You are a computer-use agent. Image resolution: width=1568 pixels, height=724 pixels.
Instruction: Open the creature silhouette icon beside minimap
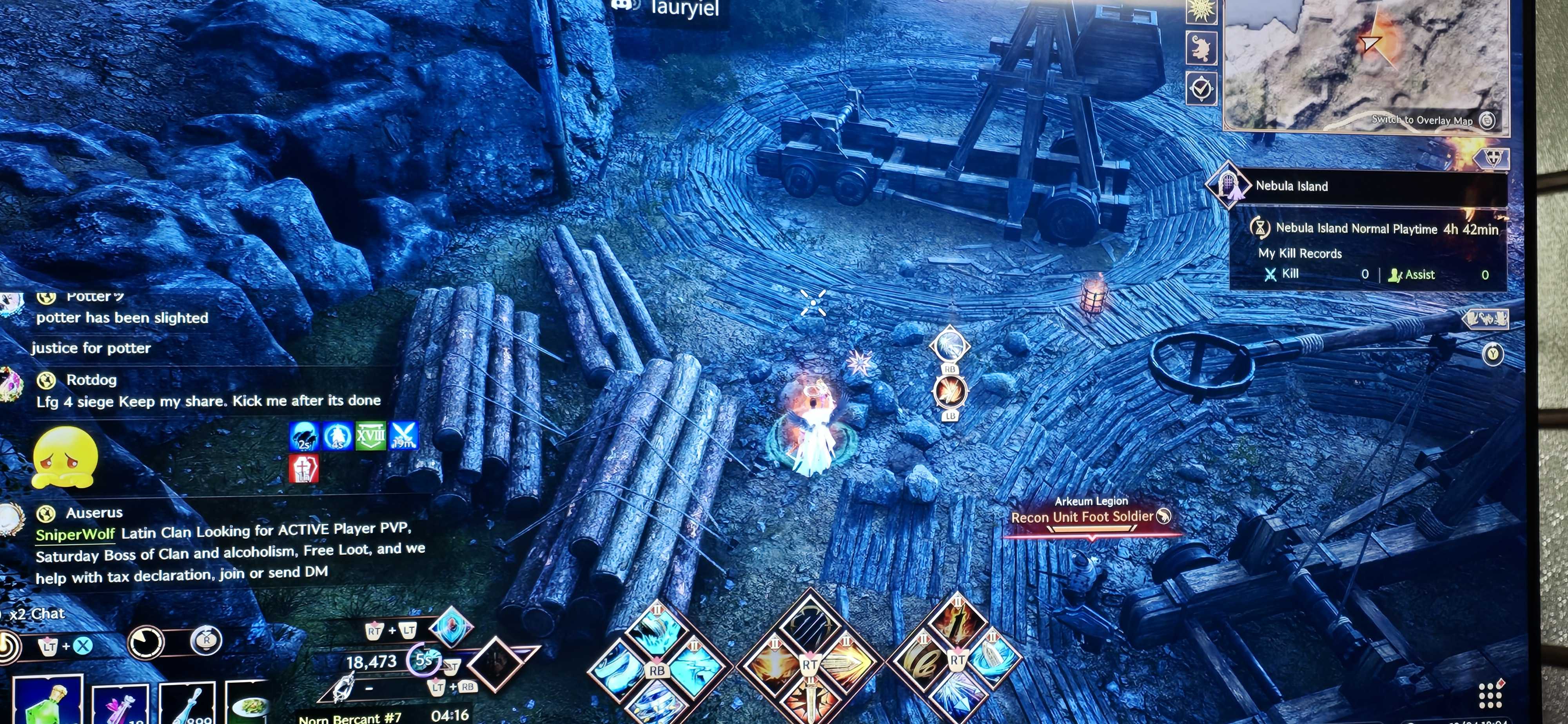(1201, 49)
